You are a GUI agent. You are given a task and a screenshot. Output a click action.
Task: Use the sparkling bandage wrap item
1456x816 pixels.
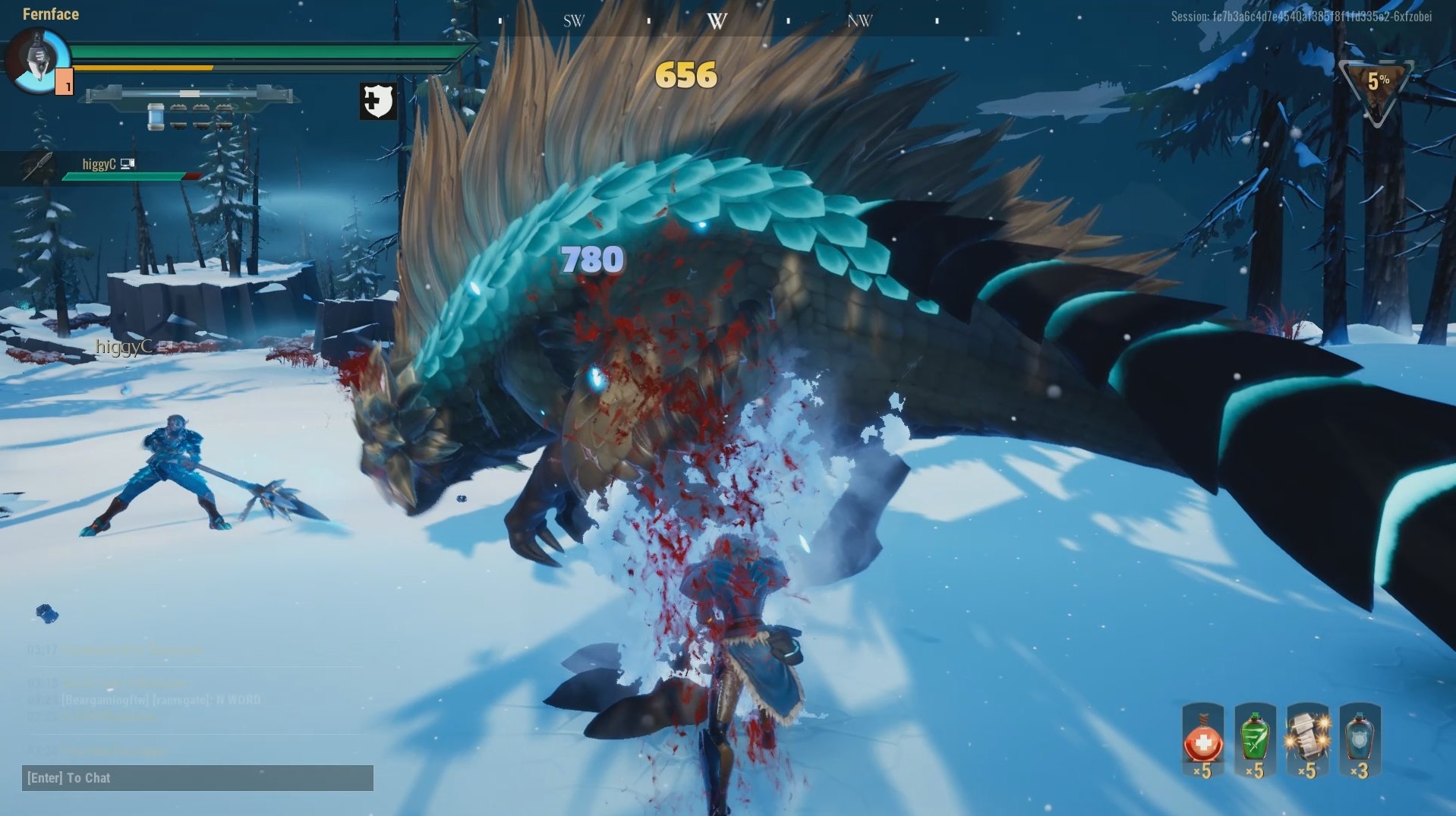tap(1307, 740)
